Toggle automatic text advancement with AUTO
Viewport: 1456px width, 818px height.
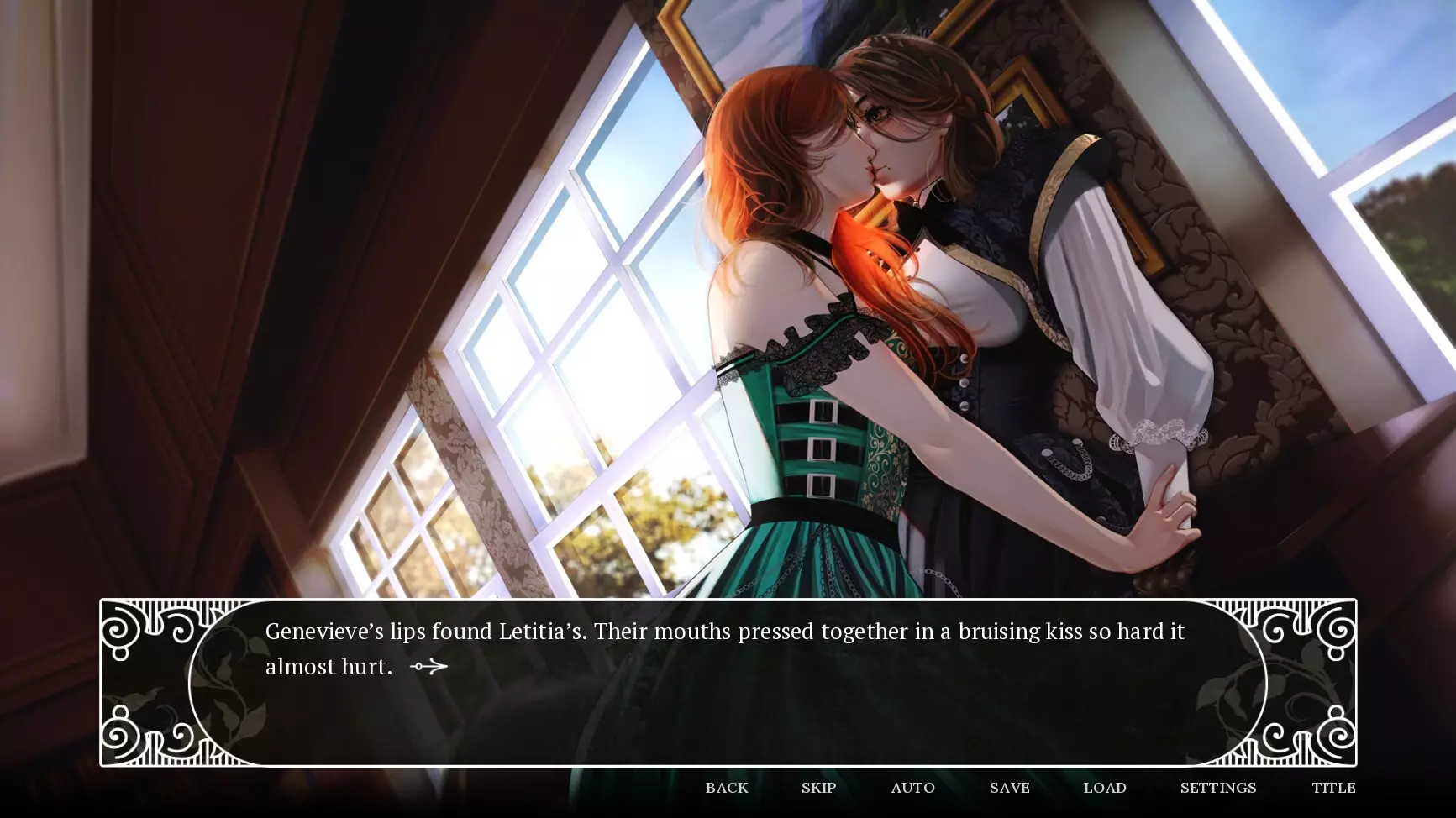(x=912, y=788)
